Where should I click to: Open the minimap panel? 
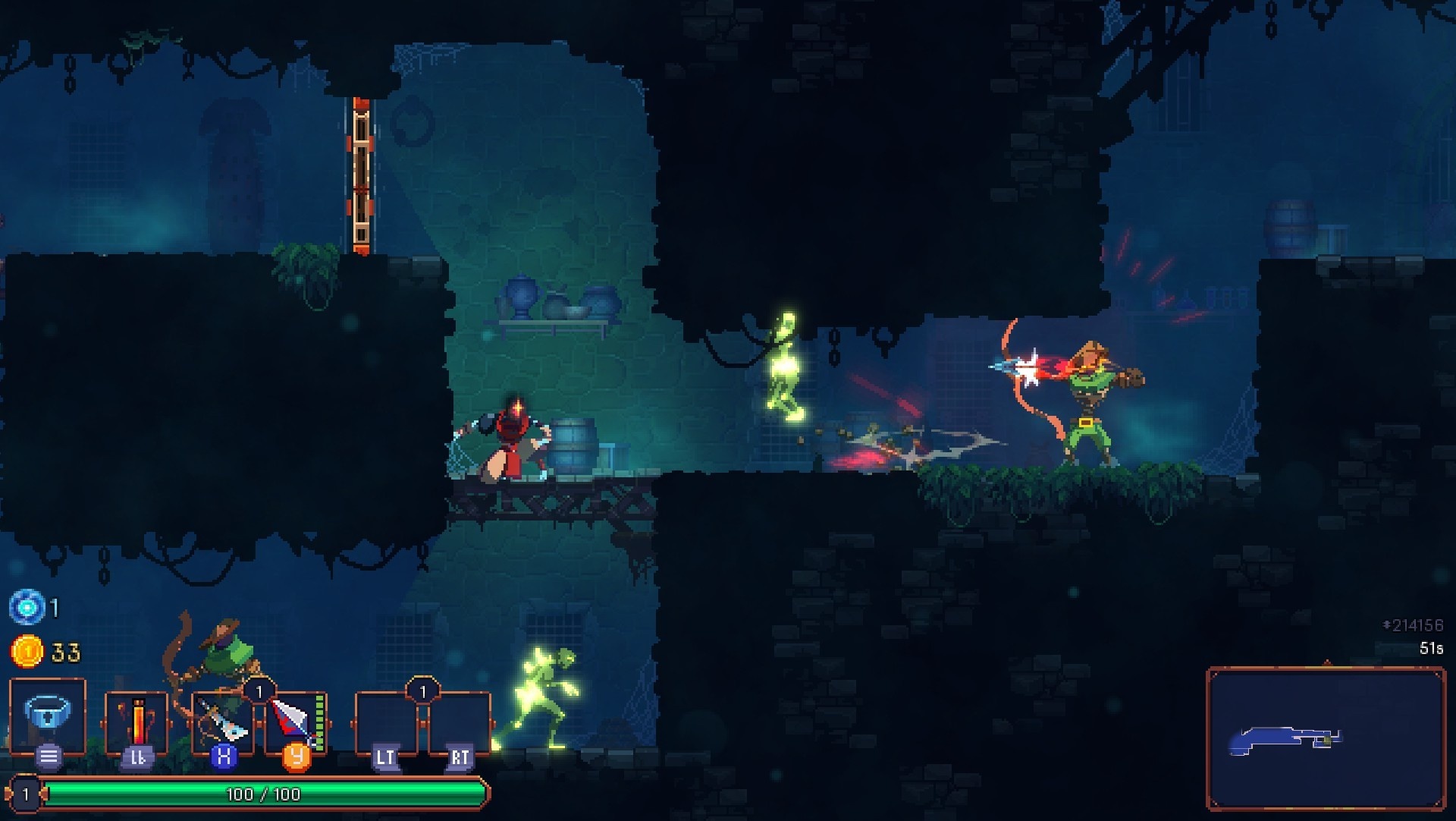[x=1325, y=738]
